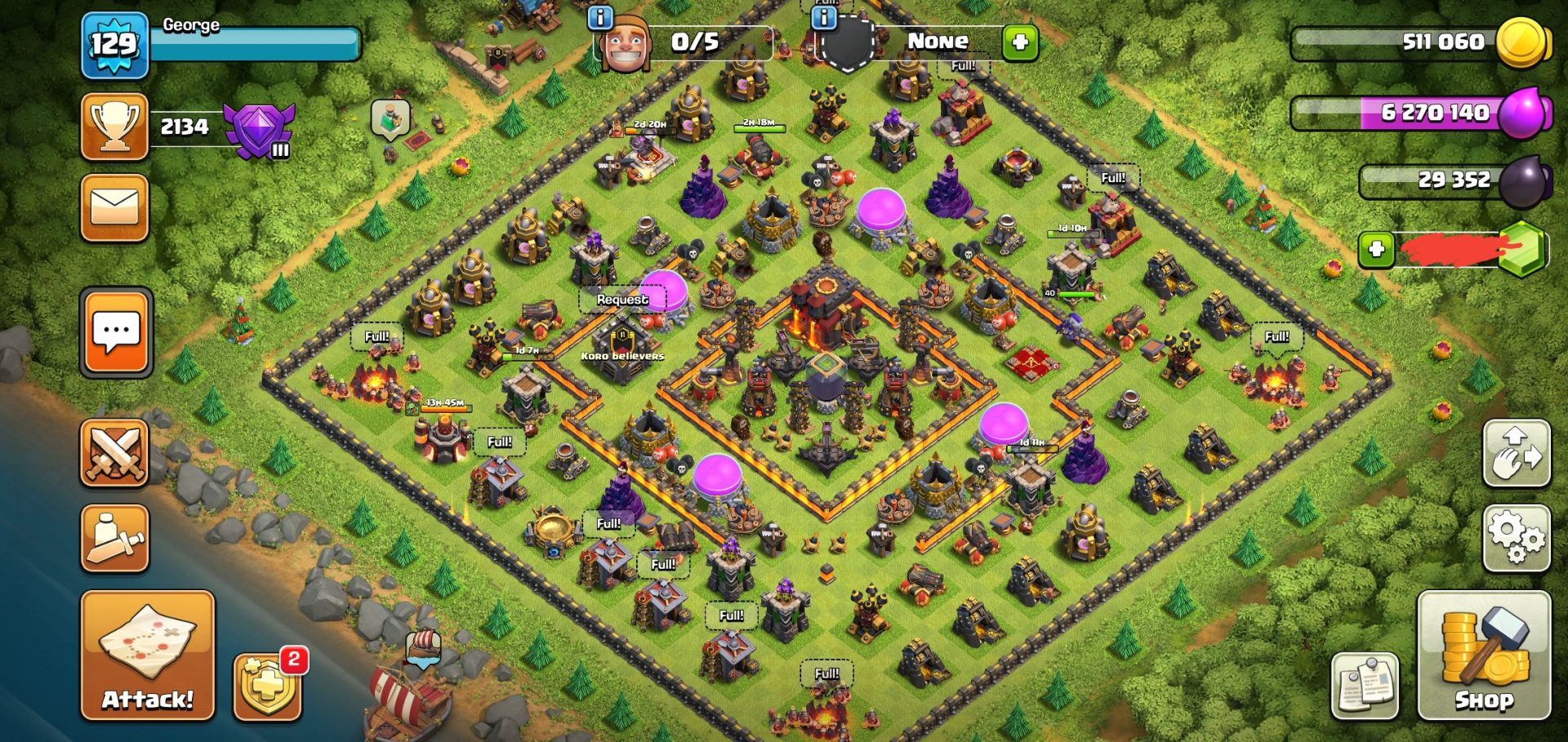The width and height of the screenshot is (1568, 742).
Task: Tap the boat icon near the shore
Action: click(423, 647)
